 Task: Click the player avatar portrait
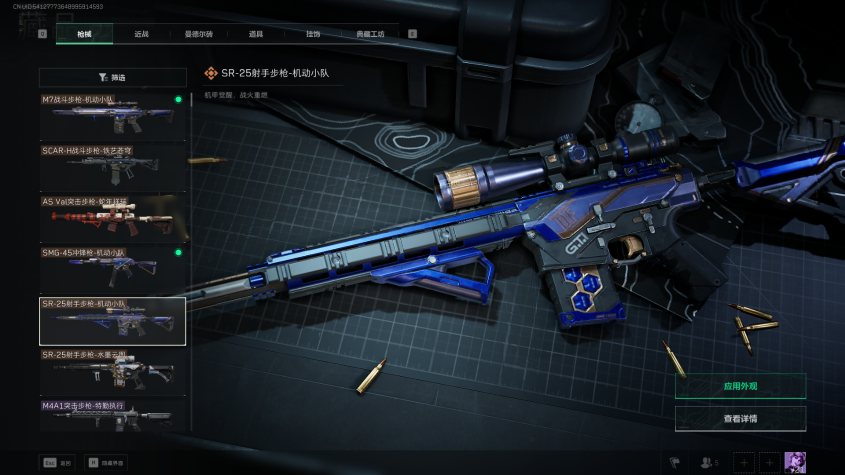(x=795, y=462)
